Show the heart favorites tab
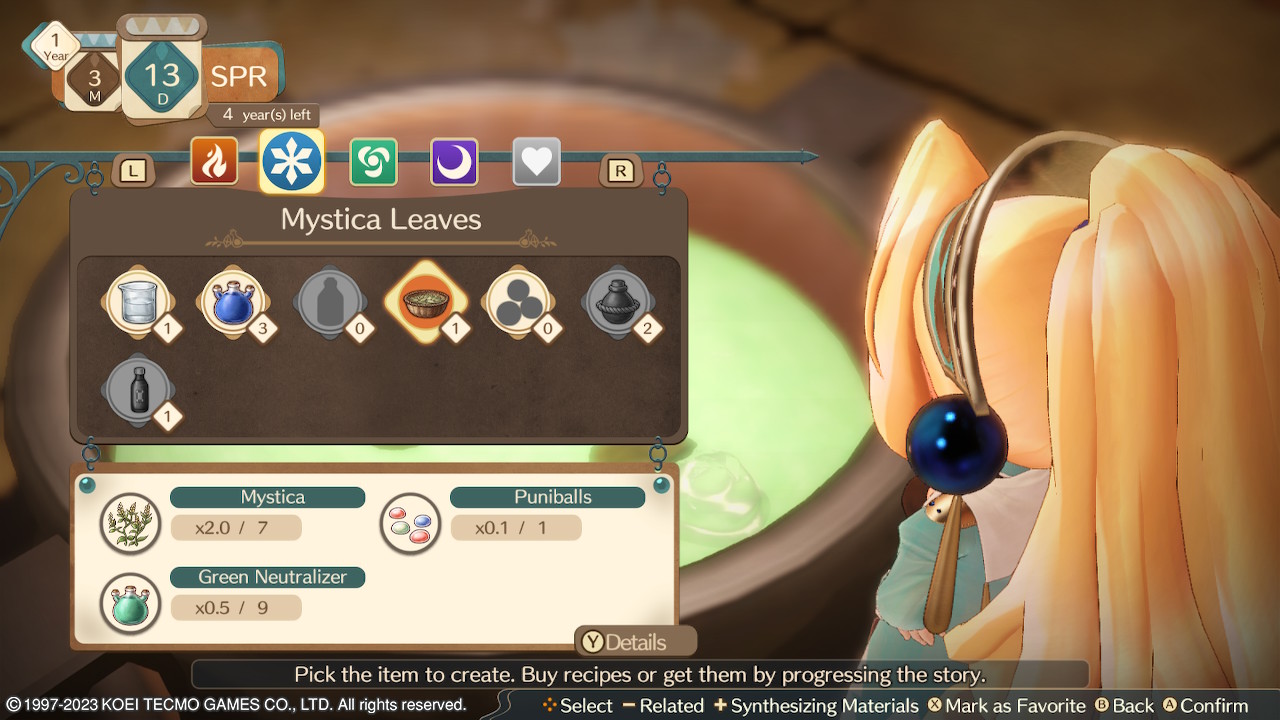The image size is (1280, 720). [536, 162]
